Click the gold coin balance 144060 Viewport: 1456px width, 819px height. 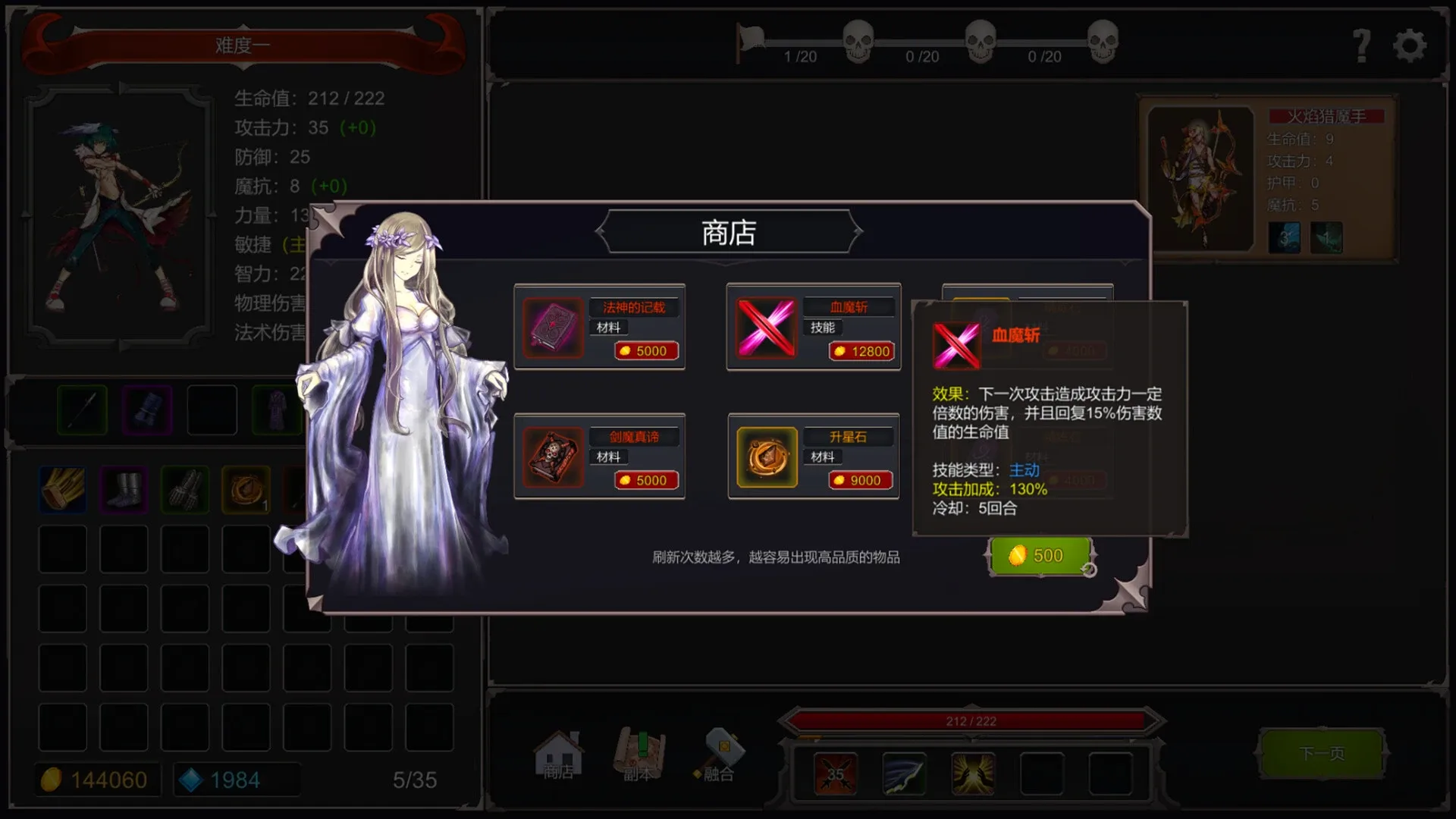point(97,779)
